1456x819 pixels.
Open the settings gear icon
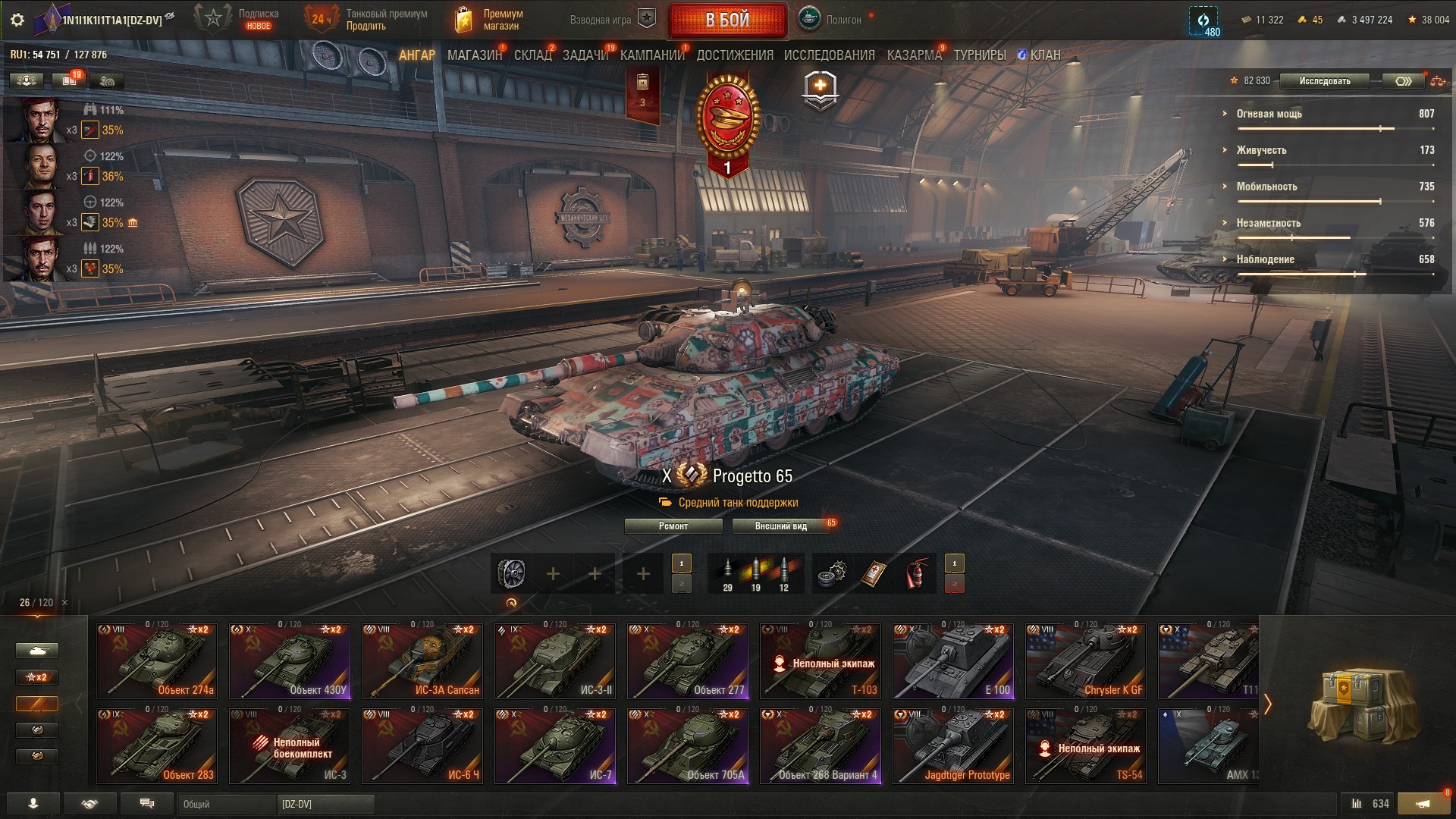(17, 20)
